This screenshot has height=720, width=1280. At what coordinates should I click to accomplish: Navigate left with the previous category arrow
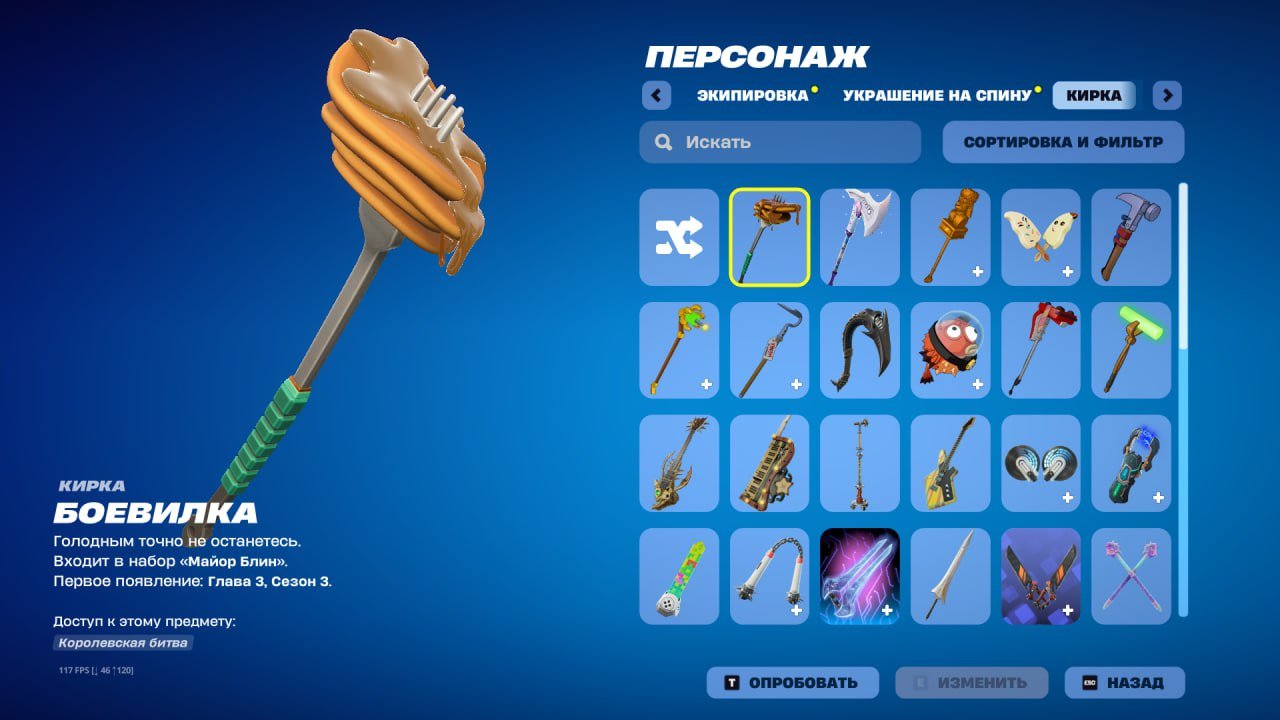pyautogui.click(x=656, y=94)
